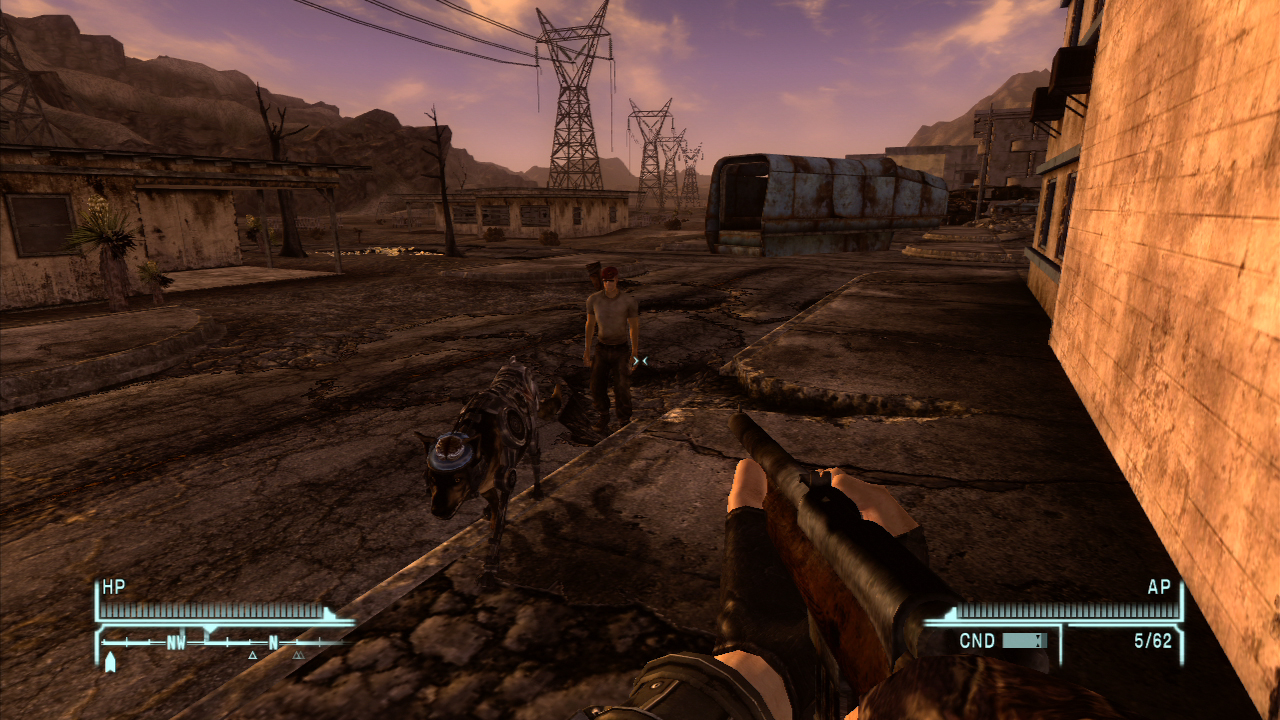Click the compass direction strip
This screenshot has height=720, width=1280.
[225, 643]
